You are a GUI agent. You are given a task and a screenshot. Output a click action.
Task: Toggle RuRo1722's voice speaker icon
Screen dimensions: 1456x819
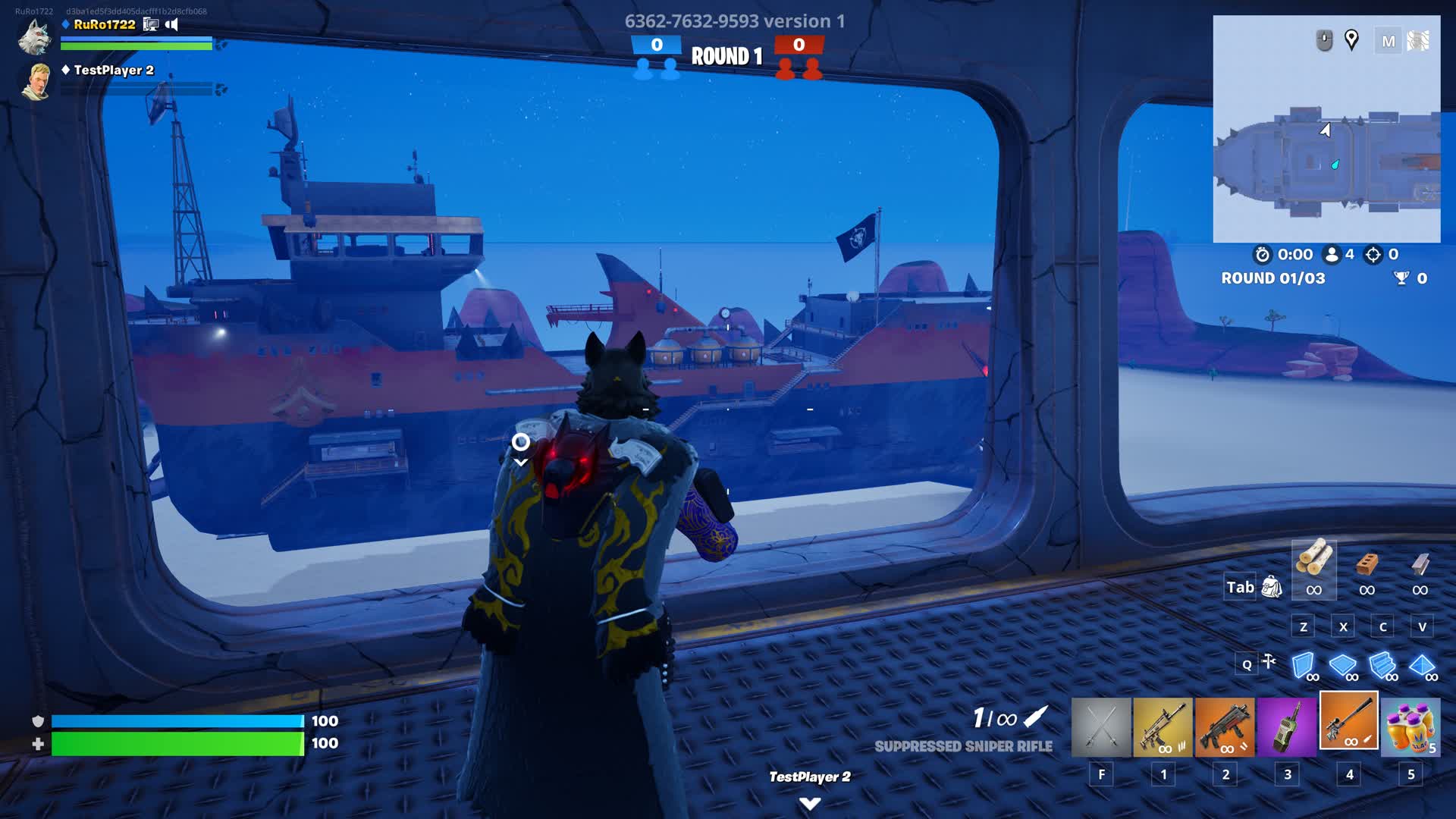tap(172, 24)
